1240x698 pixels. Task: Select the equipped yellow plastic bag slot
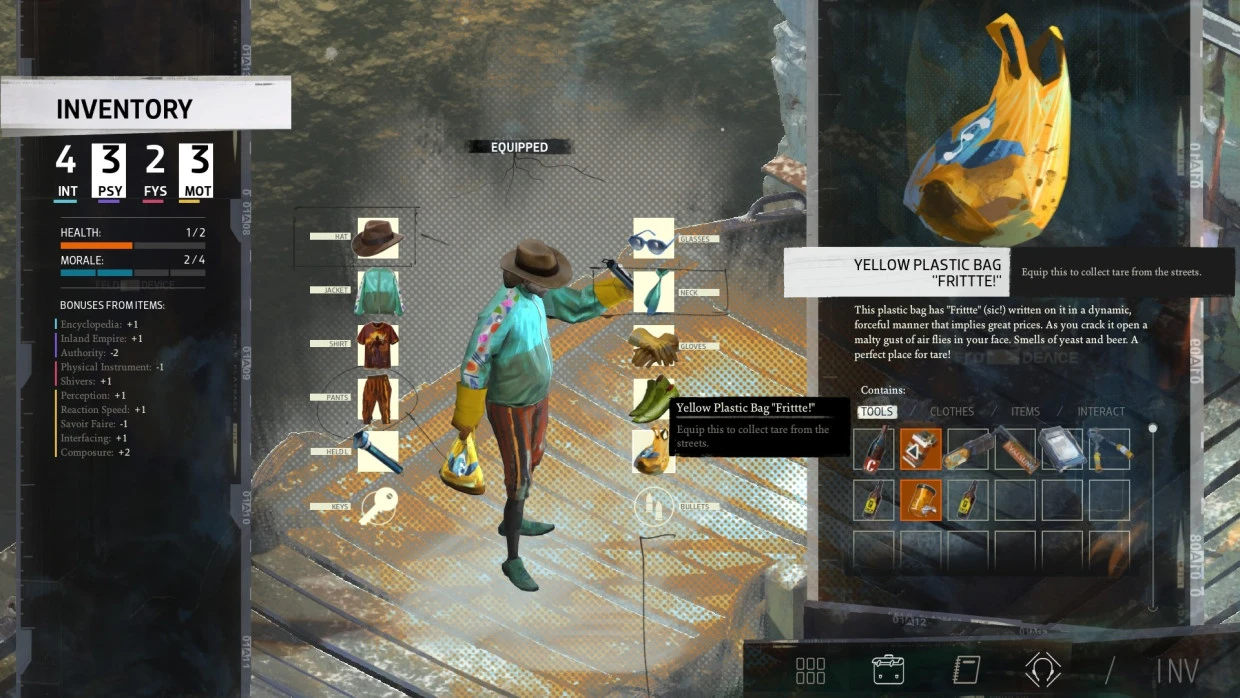pyautogui.click(x=653, y=451)
